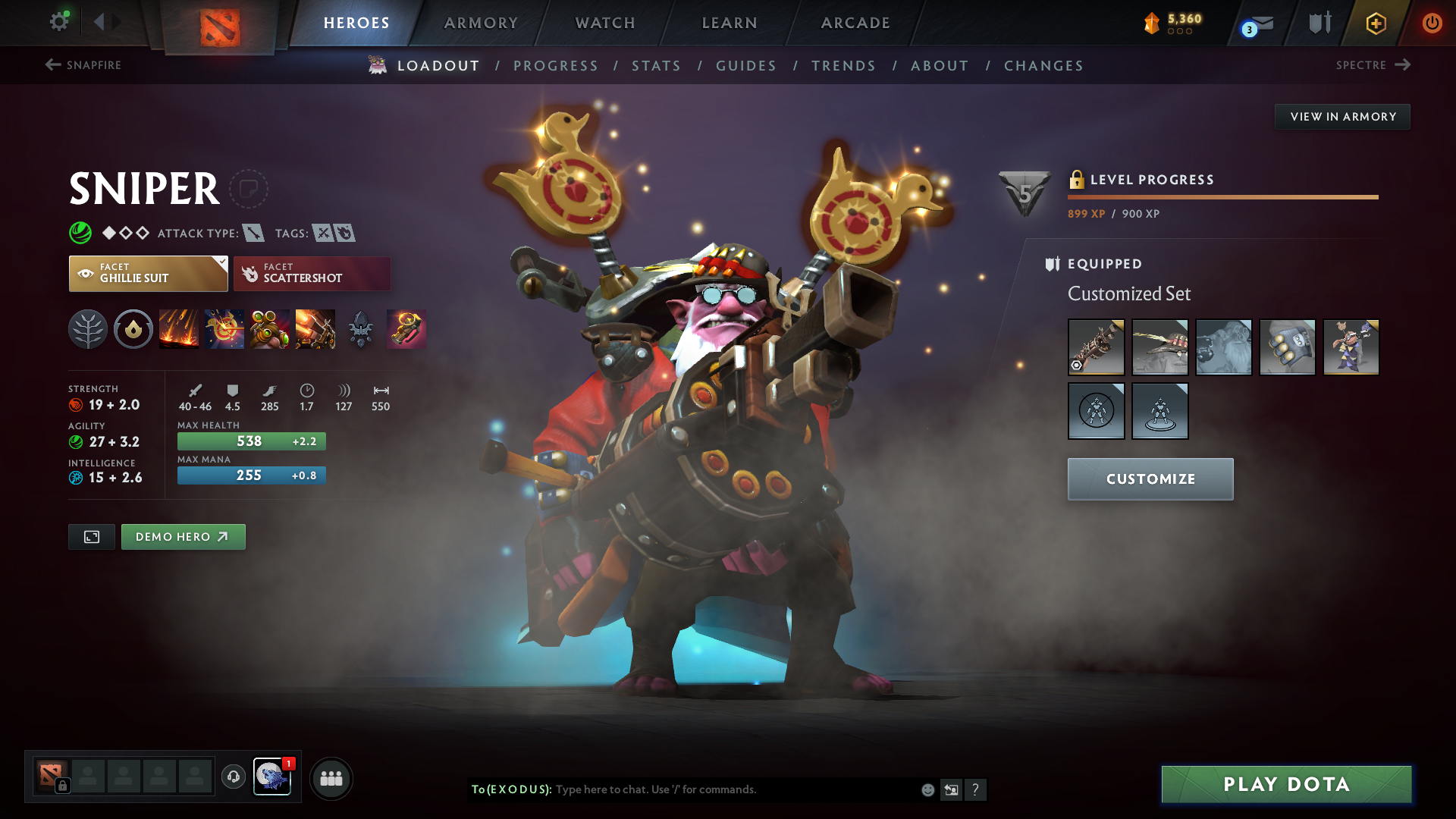
Task: Open the Changes subtab
Action: (x=1043, y=66)
